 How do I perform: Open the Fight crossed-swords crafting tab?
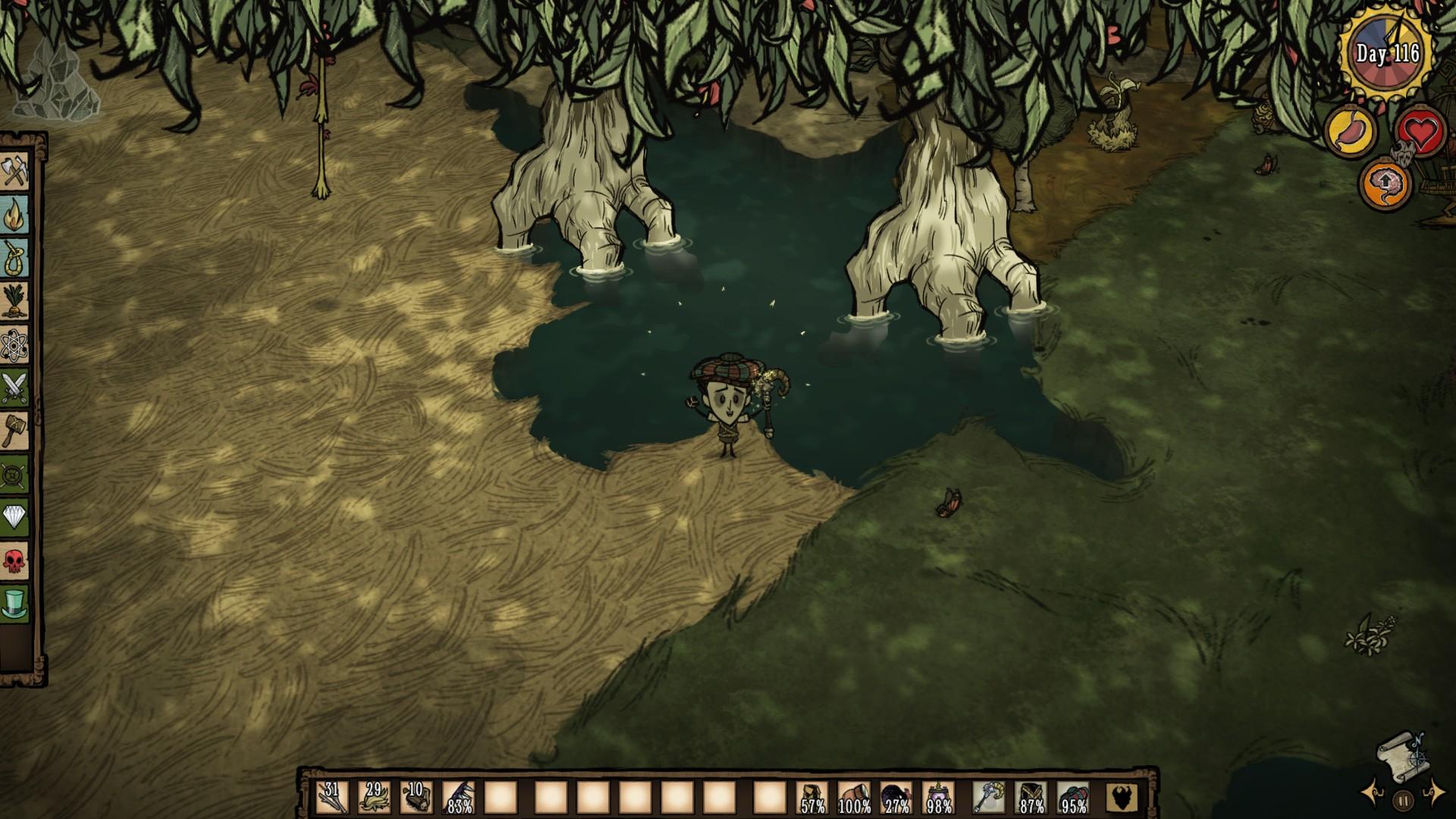point(15,388)
